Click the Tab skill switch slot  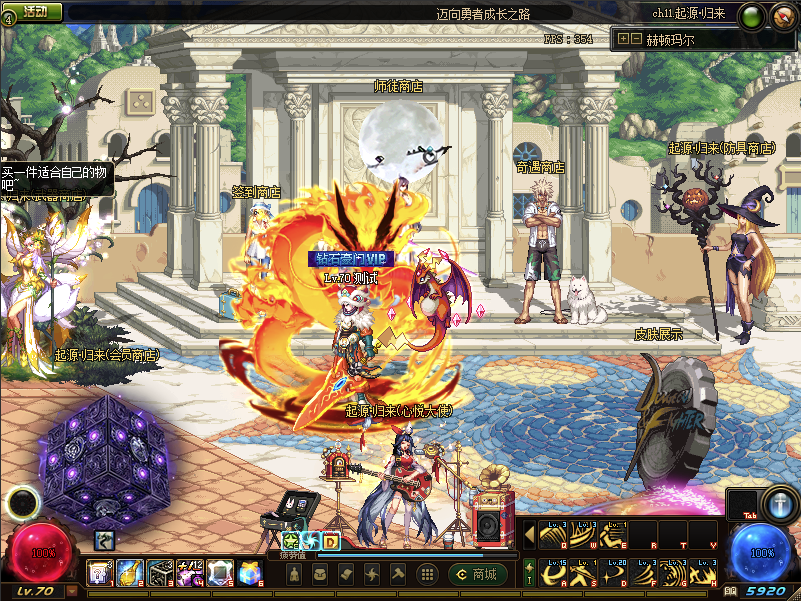741,505
